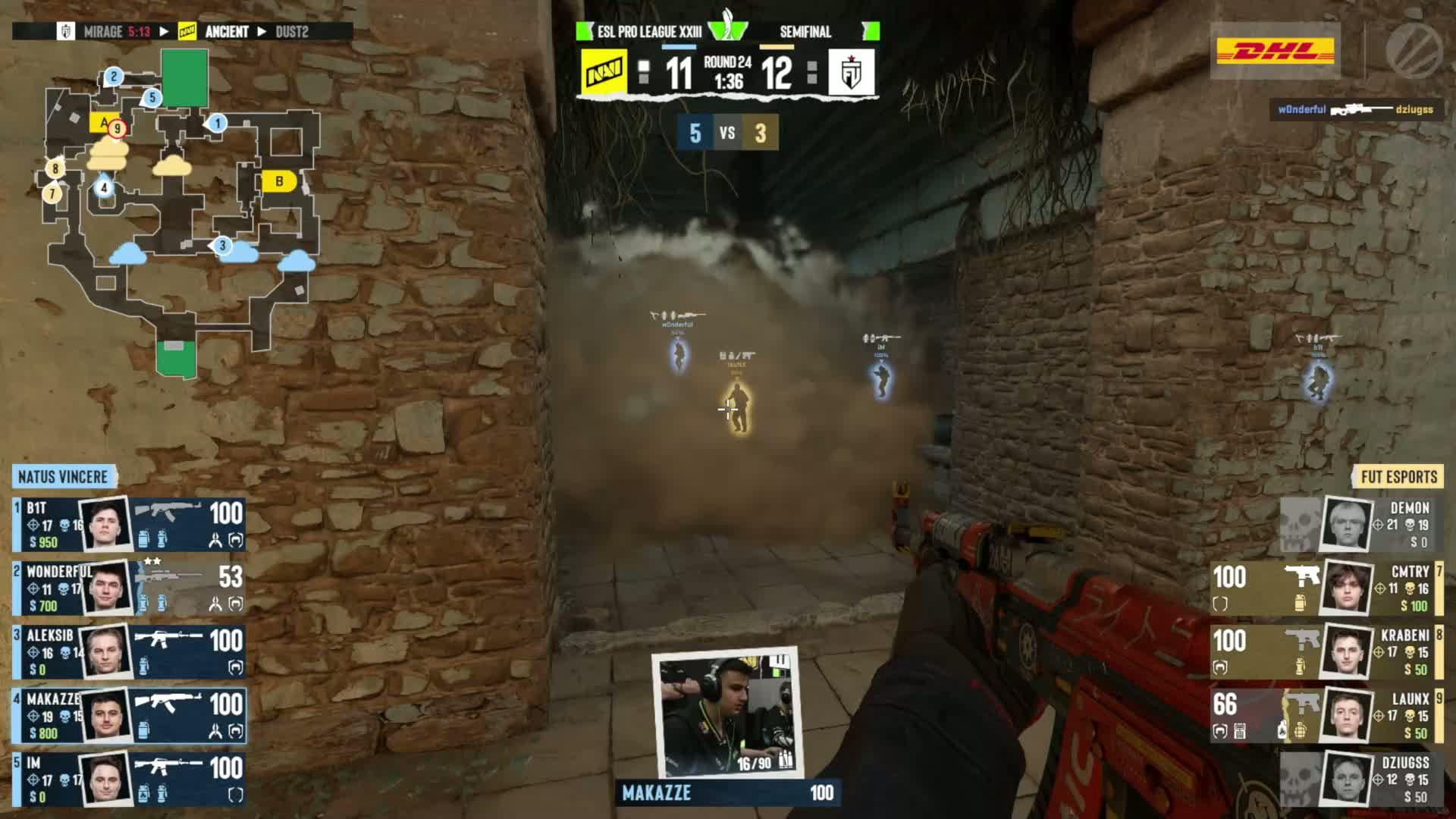Select makazze's player row
The image size is (1456, 819).
(x=129, y=715)
